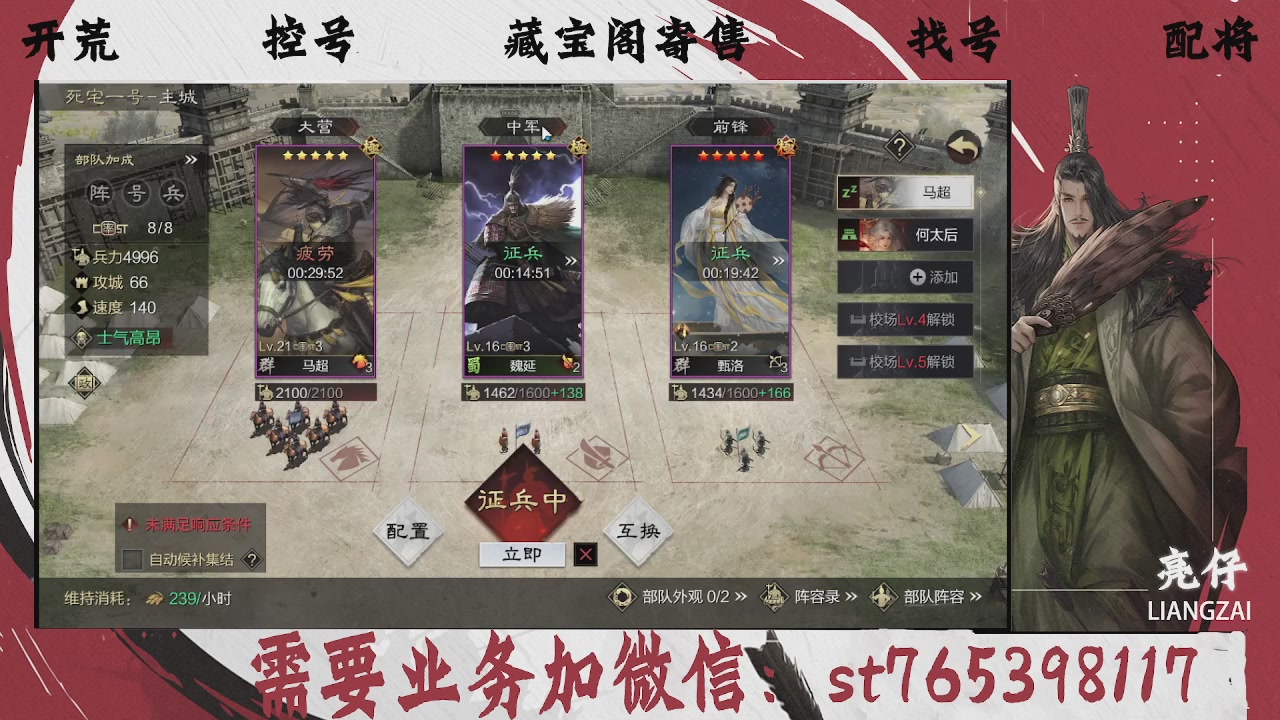The image size is (1280, 720).
Task: Switch to the 中军 tab
Action: pyautogui.click(x=525, y=126)
